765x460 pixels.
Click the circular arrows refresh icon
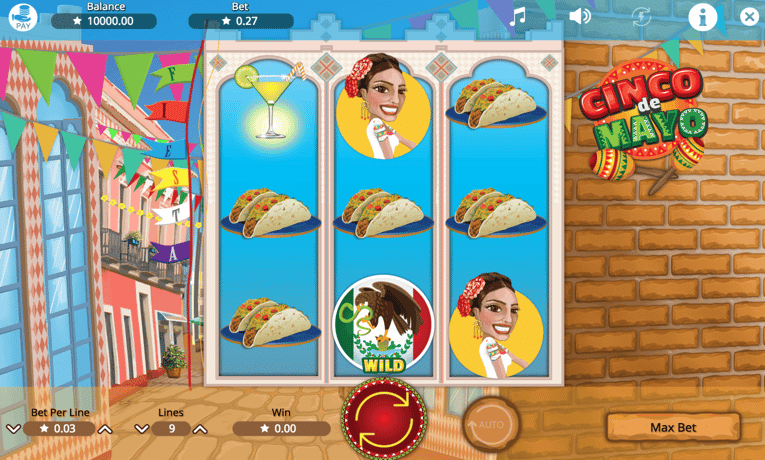click(641, 16)
